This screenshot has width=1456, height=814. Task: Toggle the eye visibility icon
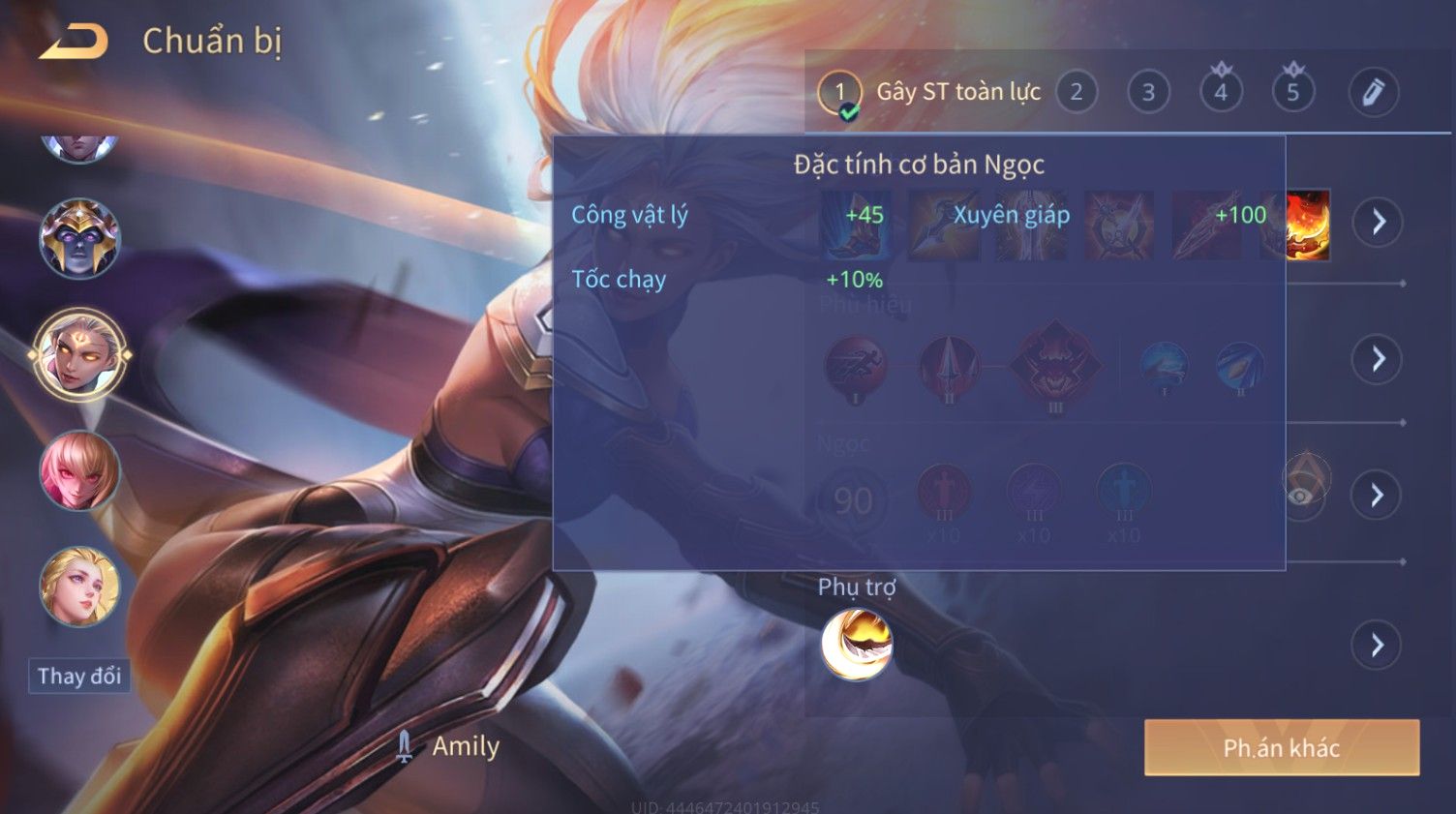coord(1303,494)
